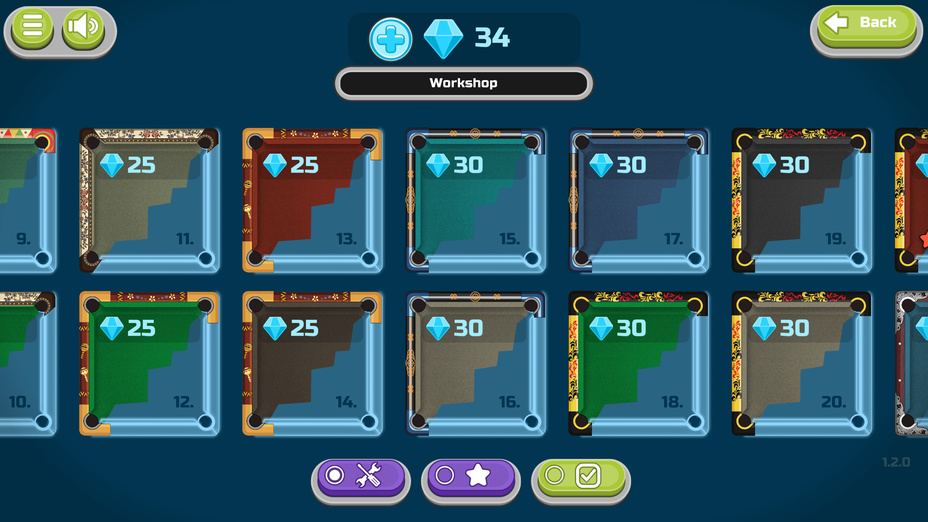
Task: Pick table number 20
Action: click(801, 364)
